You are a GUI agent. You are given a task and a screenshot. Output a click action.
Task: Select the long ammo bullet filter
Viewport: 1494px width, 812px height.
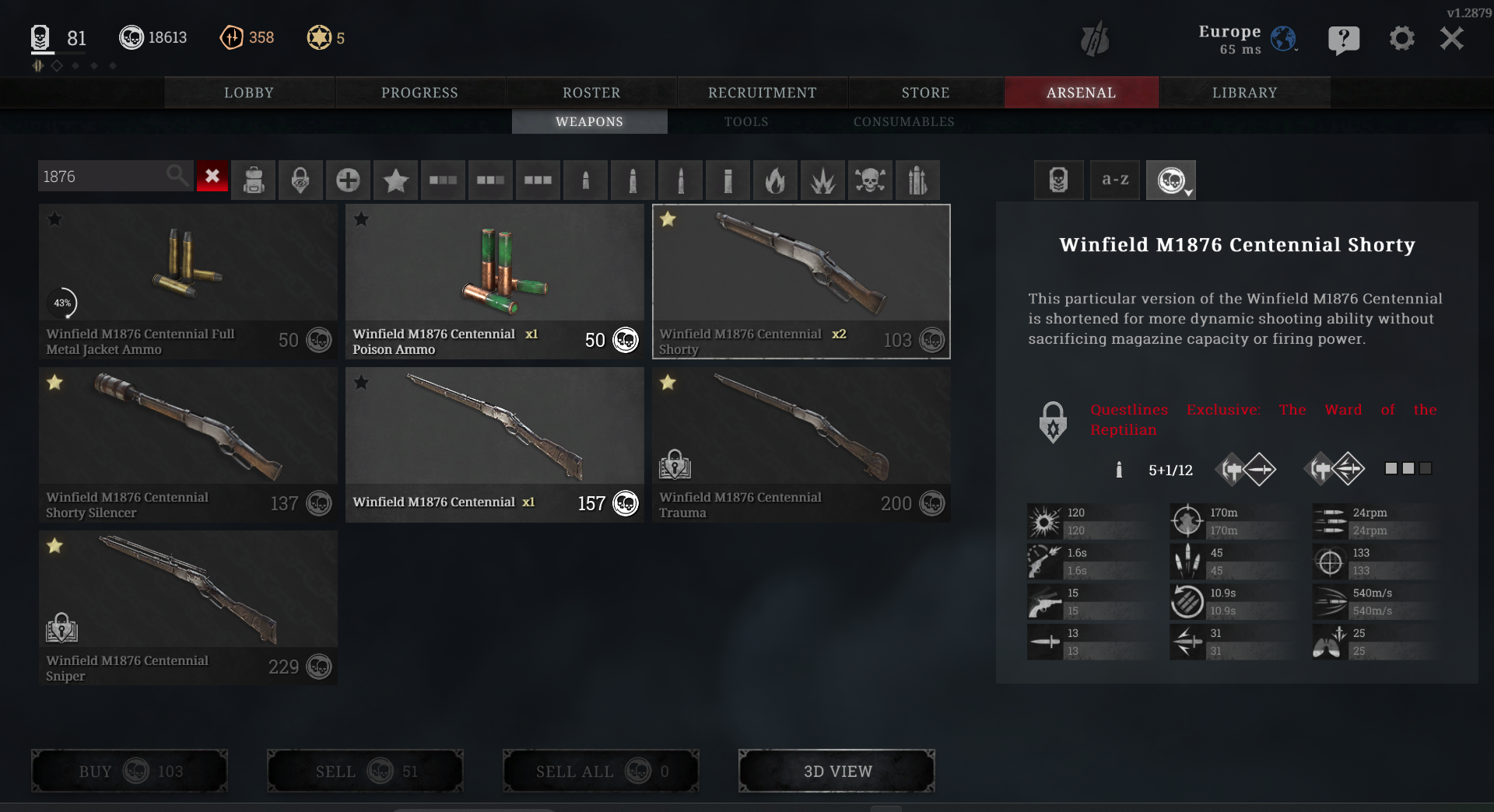[x=680, y=180]
